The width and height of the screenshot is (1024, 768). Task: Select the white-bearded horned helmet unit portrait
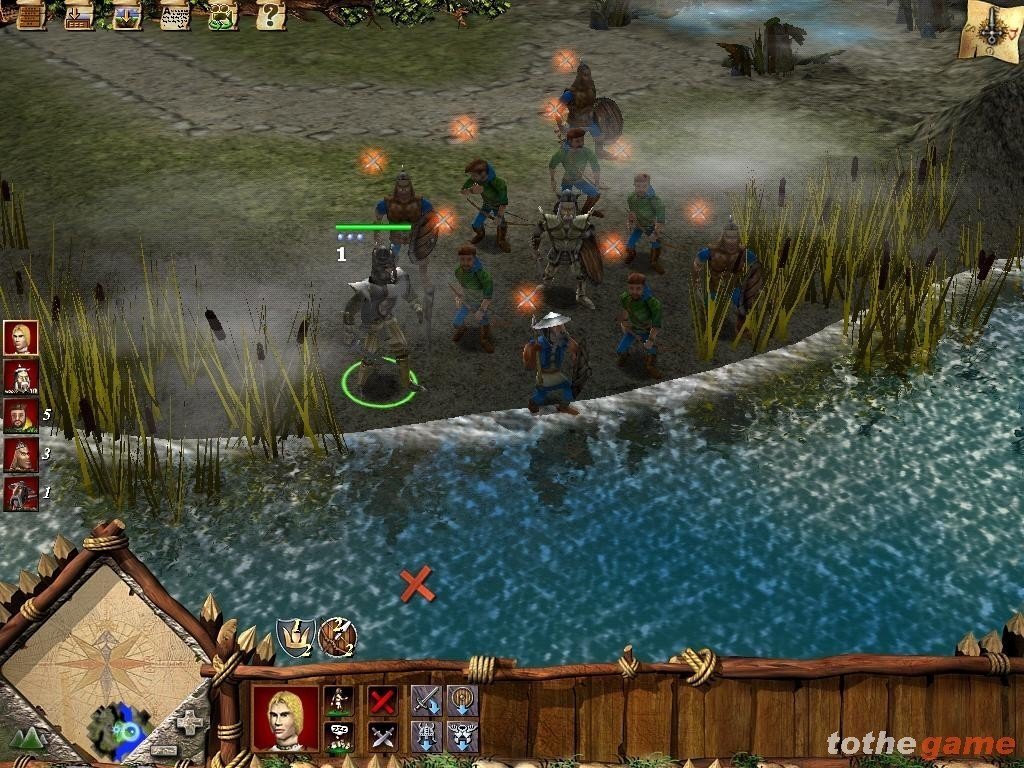click(20, 377)
